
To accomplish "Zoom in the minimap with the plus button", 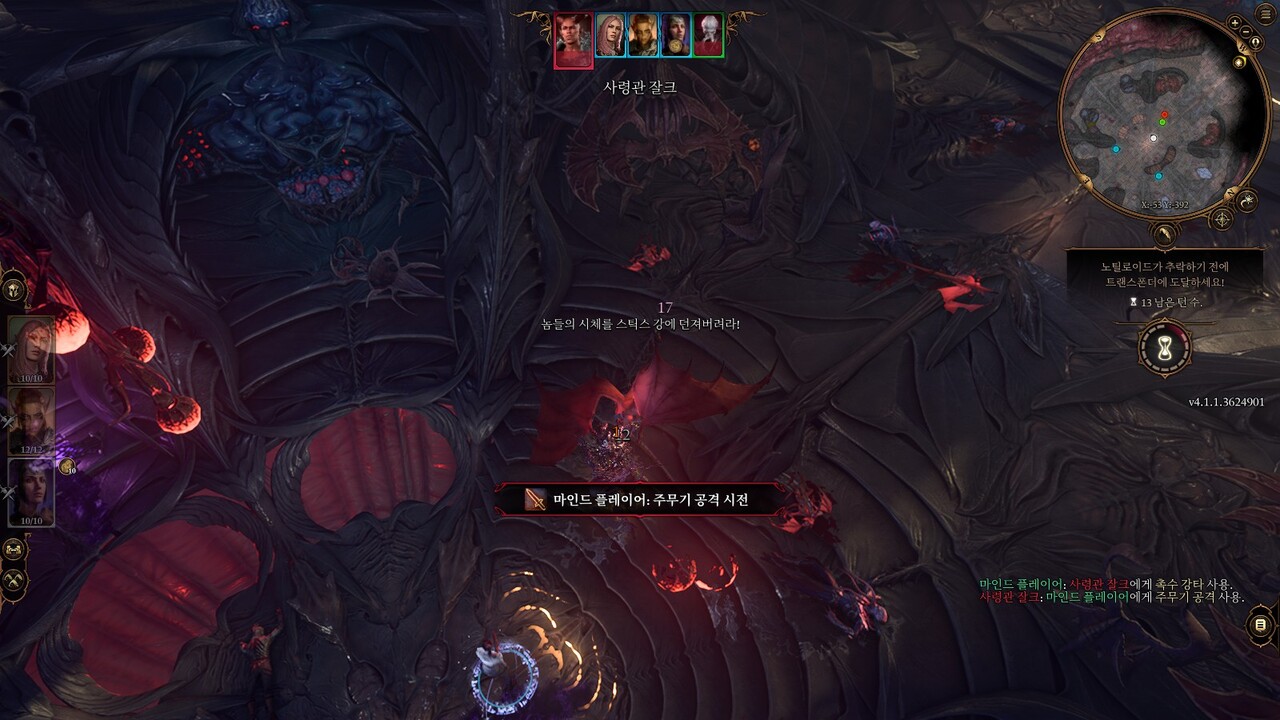I will click(x=1234, y=23).
